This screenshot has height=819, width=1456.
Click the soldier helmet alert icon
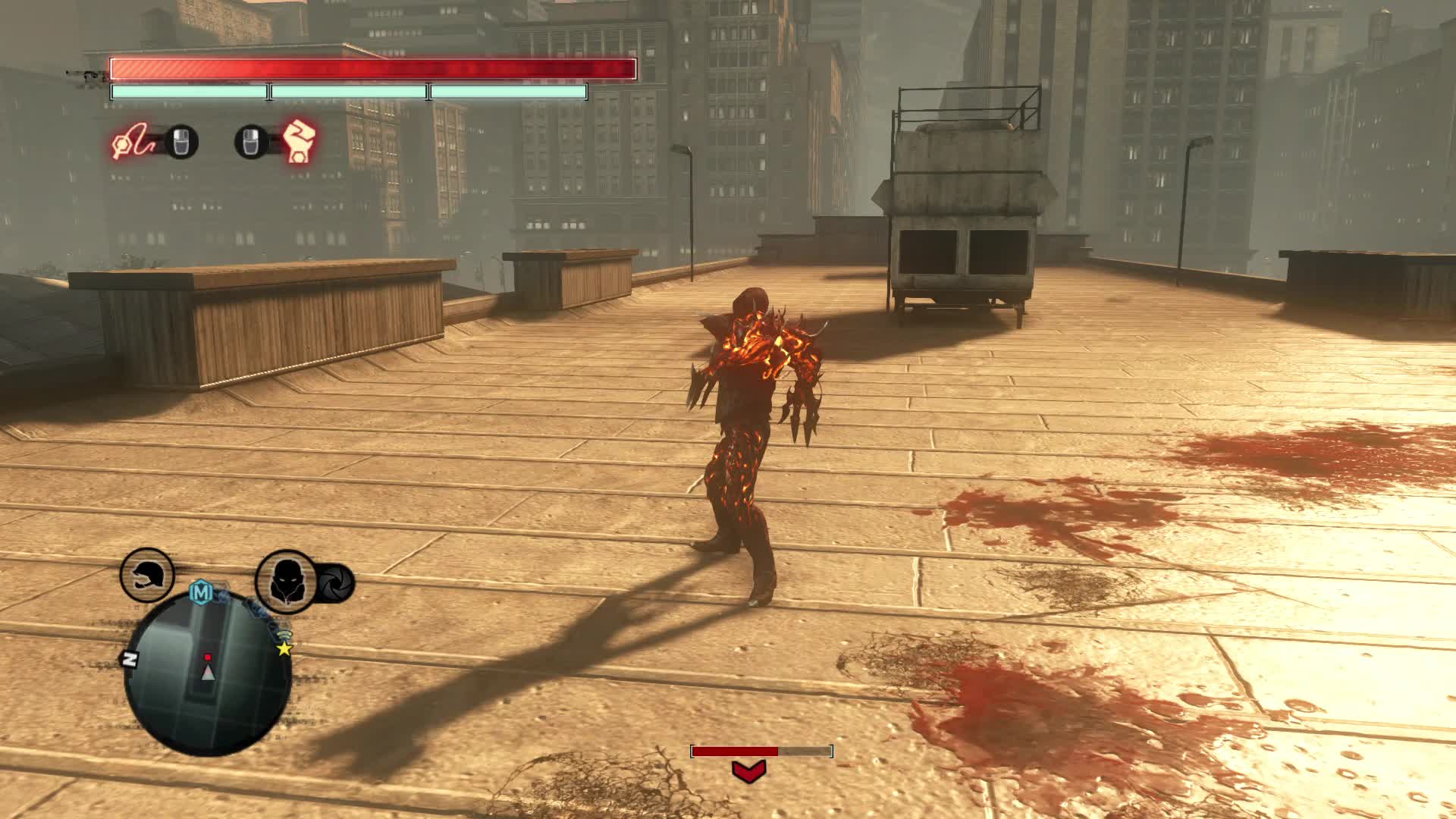(147, 576)
